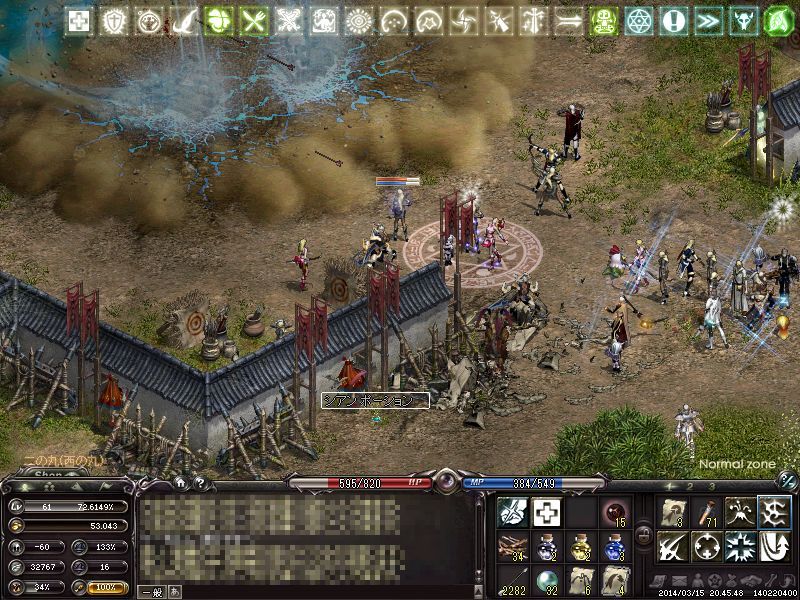The width and height of the screenshot is (800, 600).
Task: Use the red wand item with 71 charges
Action: pyautogui.click(x=706, y=512)
